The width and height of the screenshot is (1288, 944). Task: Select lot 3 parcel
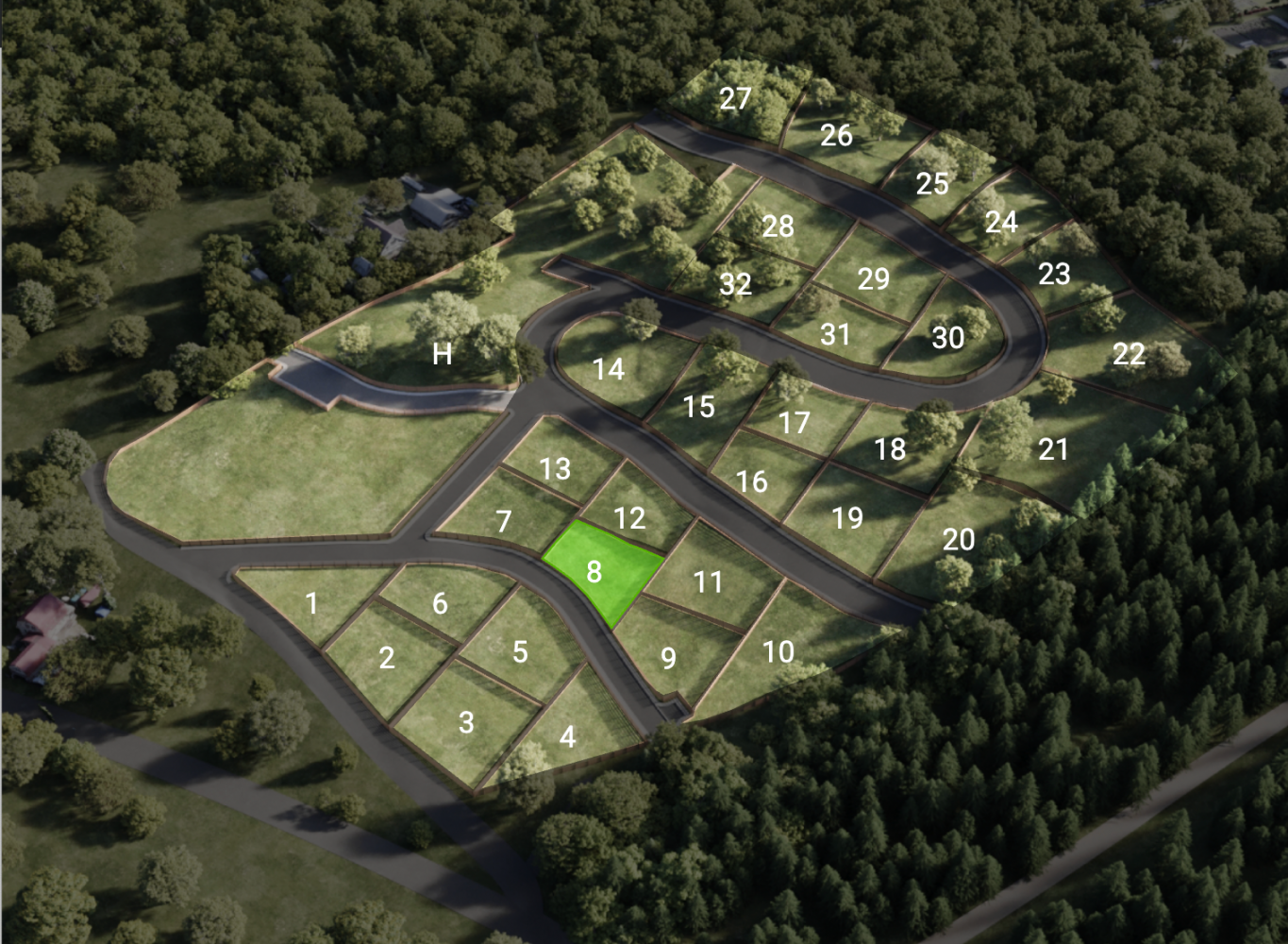tap(465, 722)
